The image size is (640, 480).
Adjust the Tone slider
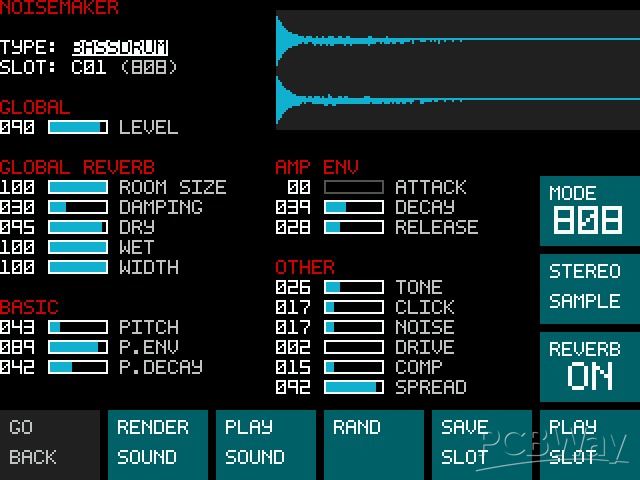click(353, 287)
